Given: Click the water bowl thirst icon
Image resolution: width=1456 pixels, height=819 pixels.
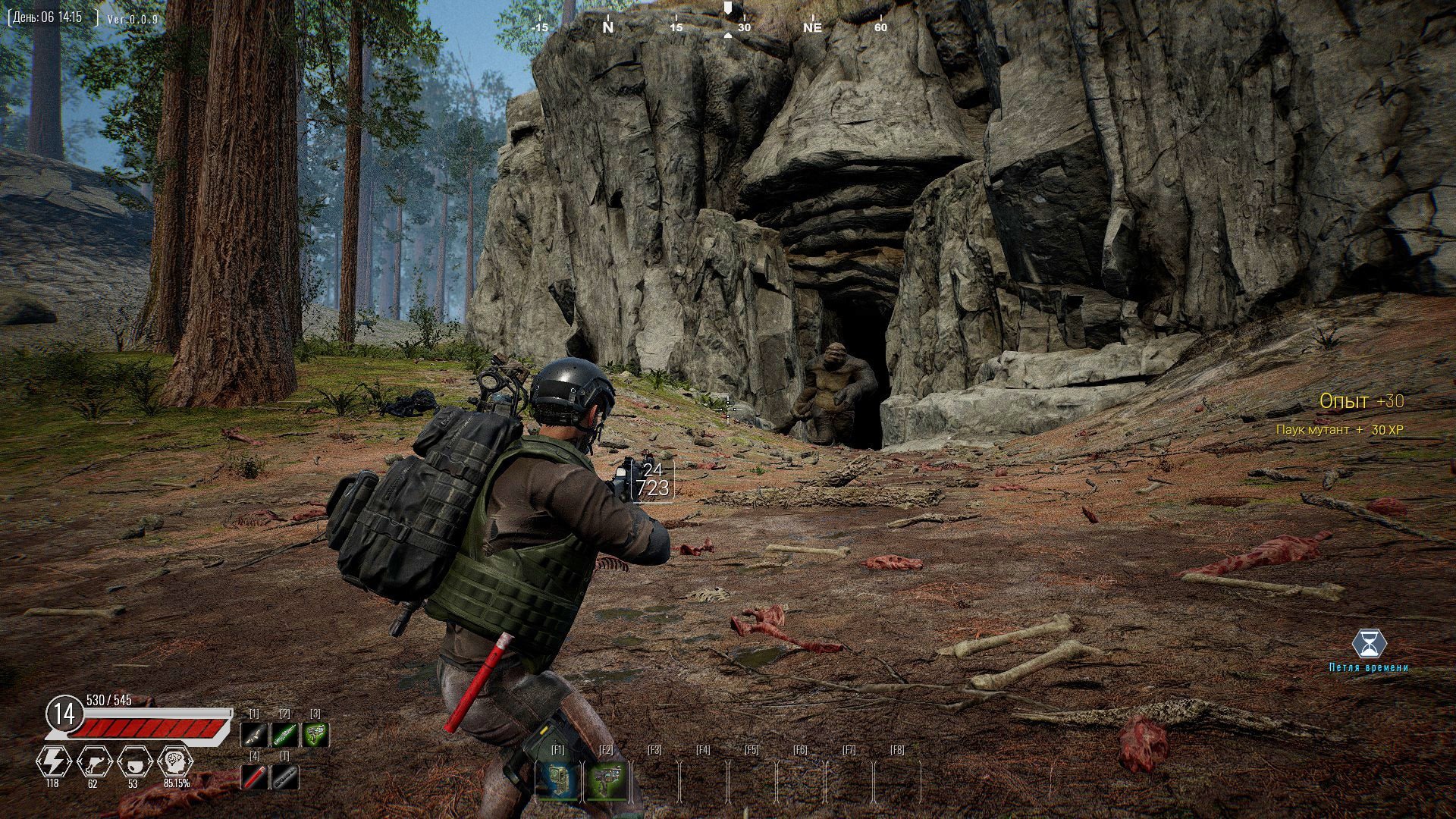Looking at the screenshot, I should (x=134, y=761).
